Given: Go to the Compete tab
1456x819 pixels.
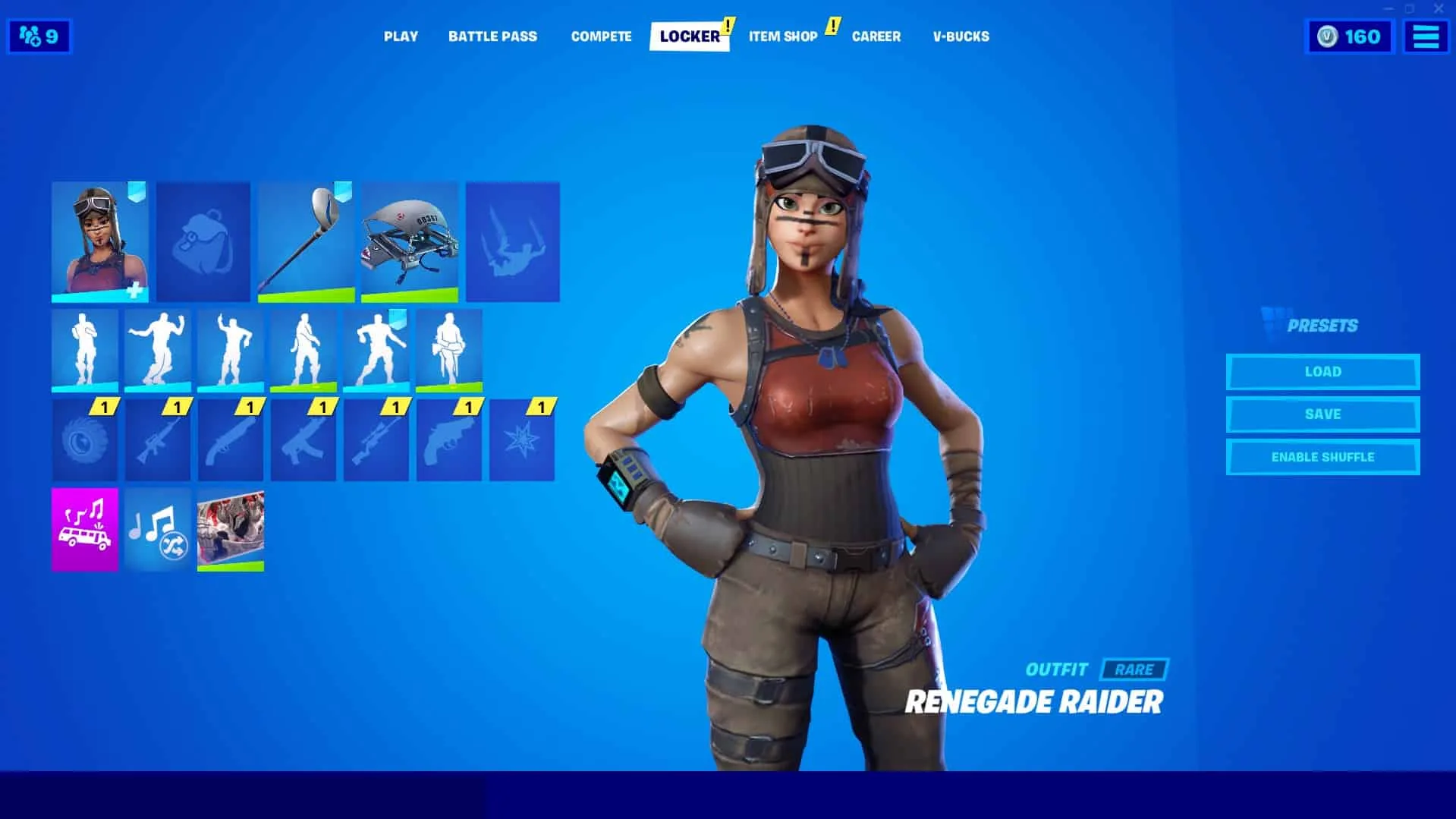Looking at the screenshot, I should pyautogui.click(x=601, y=36).
